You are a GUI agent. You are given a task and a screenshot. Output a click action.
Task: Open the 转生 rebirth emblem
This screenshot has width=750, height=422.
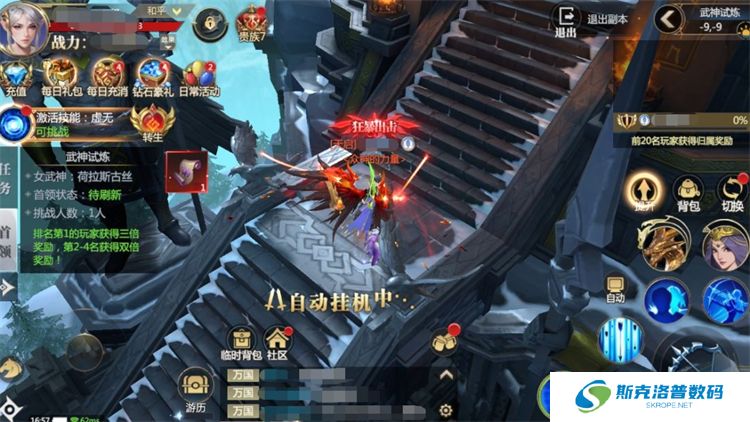click(x=152, y=122)
